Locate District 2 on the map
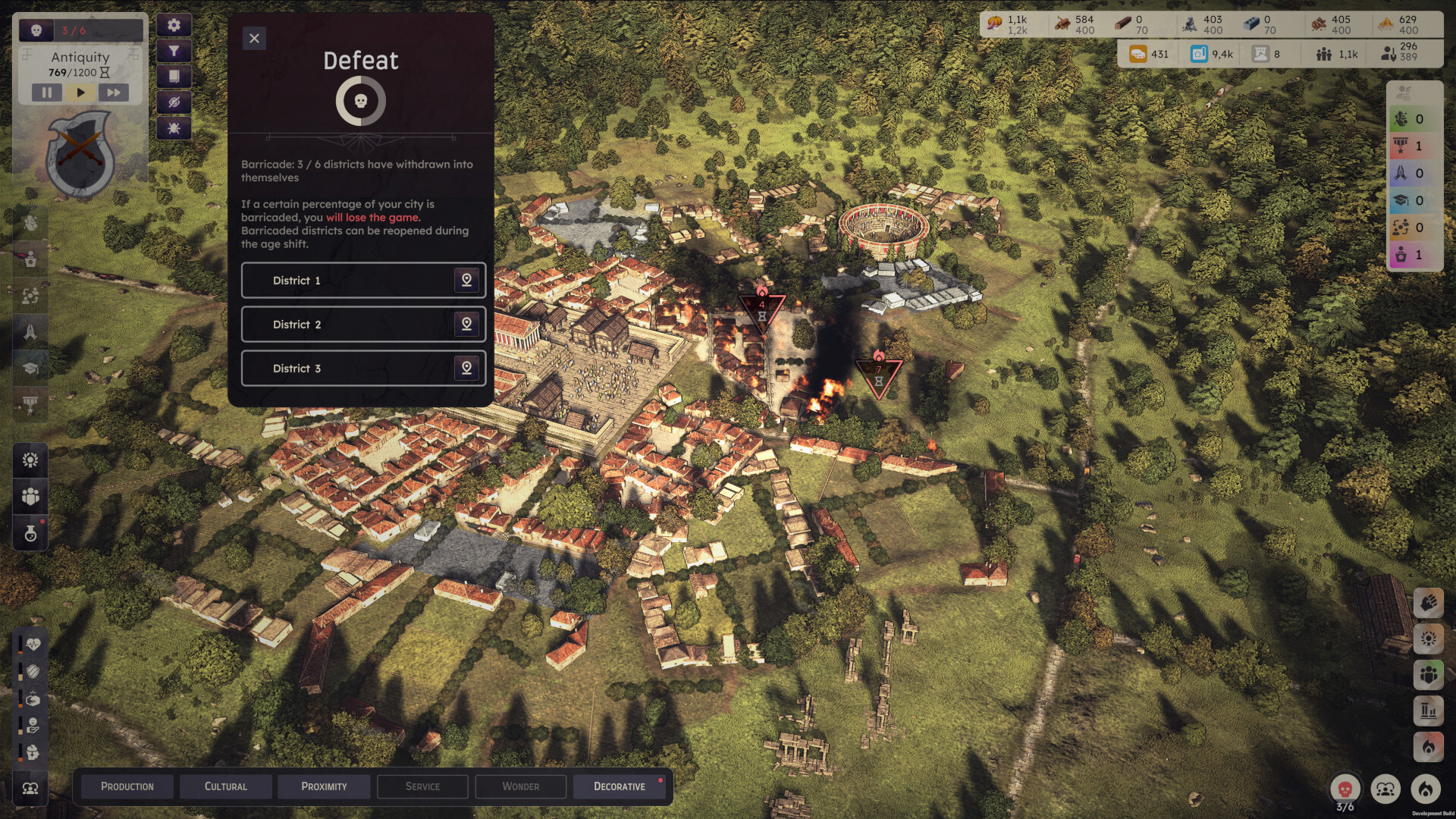 (466, 325)
